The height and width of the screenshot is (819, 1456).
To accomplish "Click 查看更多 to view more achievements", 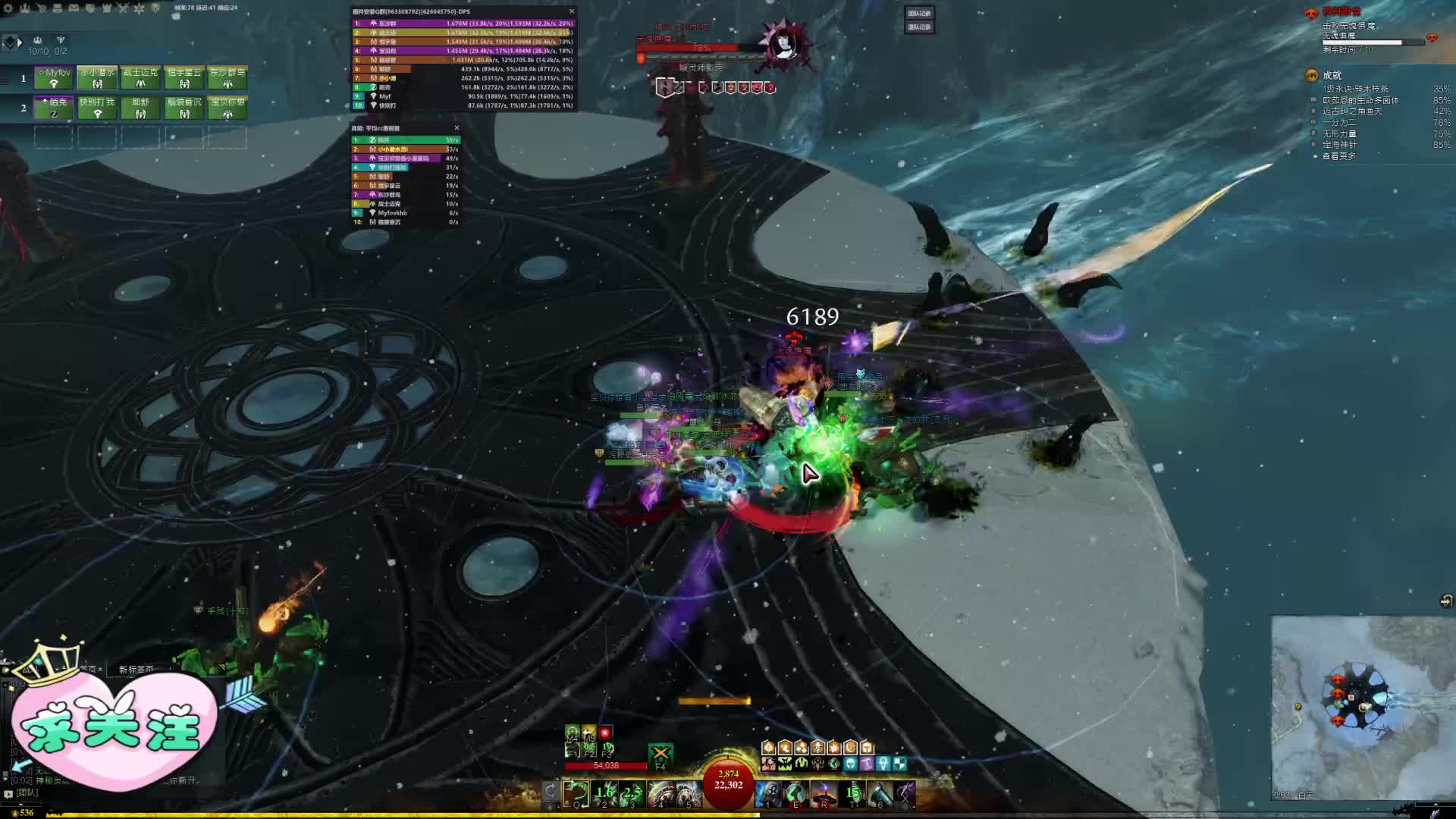I will pyautogui.click(x=1339, y=156).
